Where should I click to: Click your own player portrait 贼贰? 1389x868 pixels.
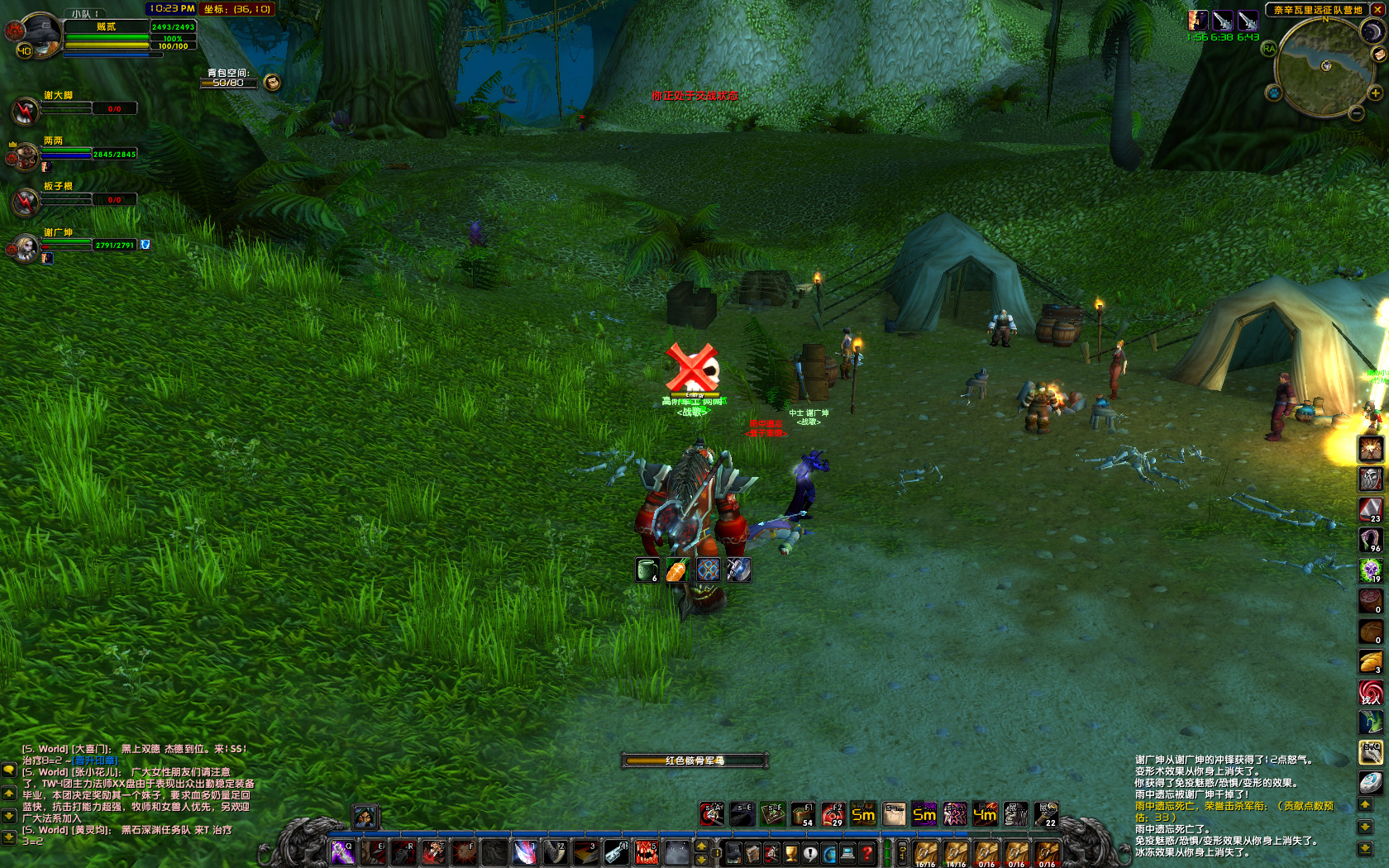point(39,35)
